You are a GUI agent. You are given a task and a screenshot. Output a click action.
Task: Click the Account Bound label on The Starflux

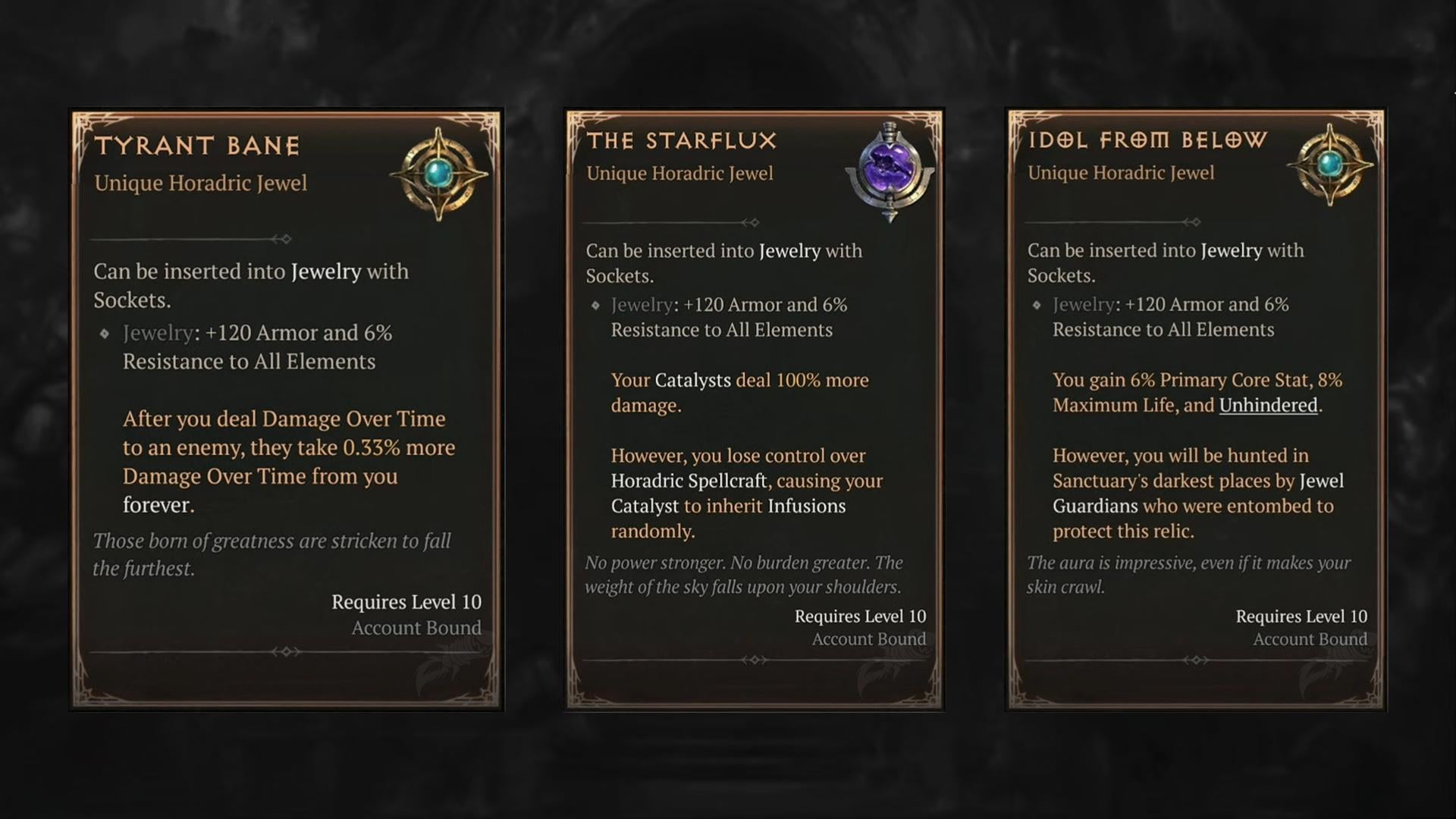pos(868,639)
